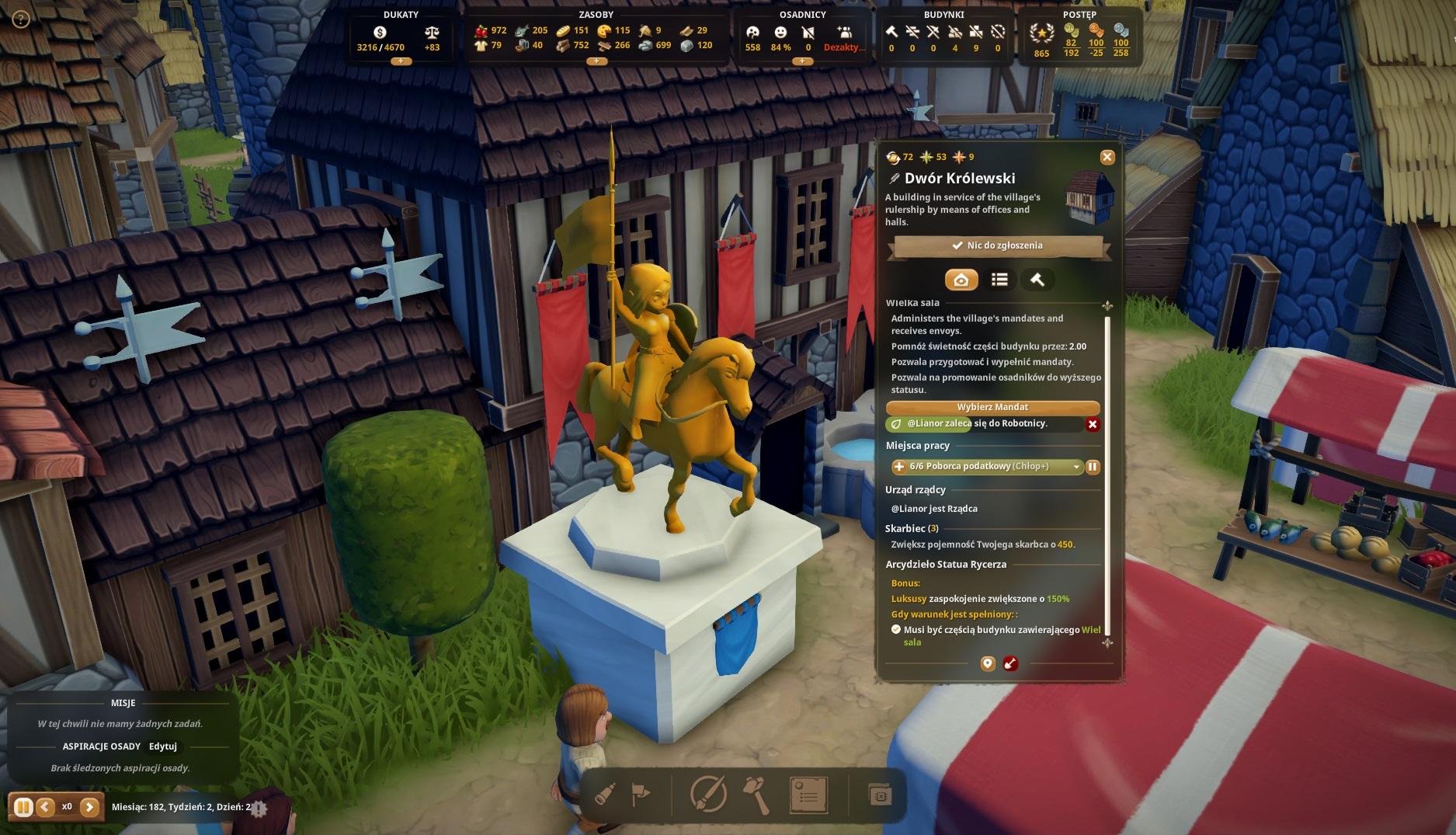Click the Wybierz Mandat button
1456x835 pixels.
click(992, 407)
